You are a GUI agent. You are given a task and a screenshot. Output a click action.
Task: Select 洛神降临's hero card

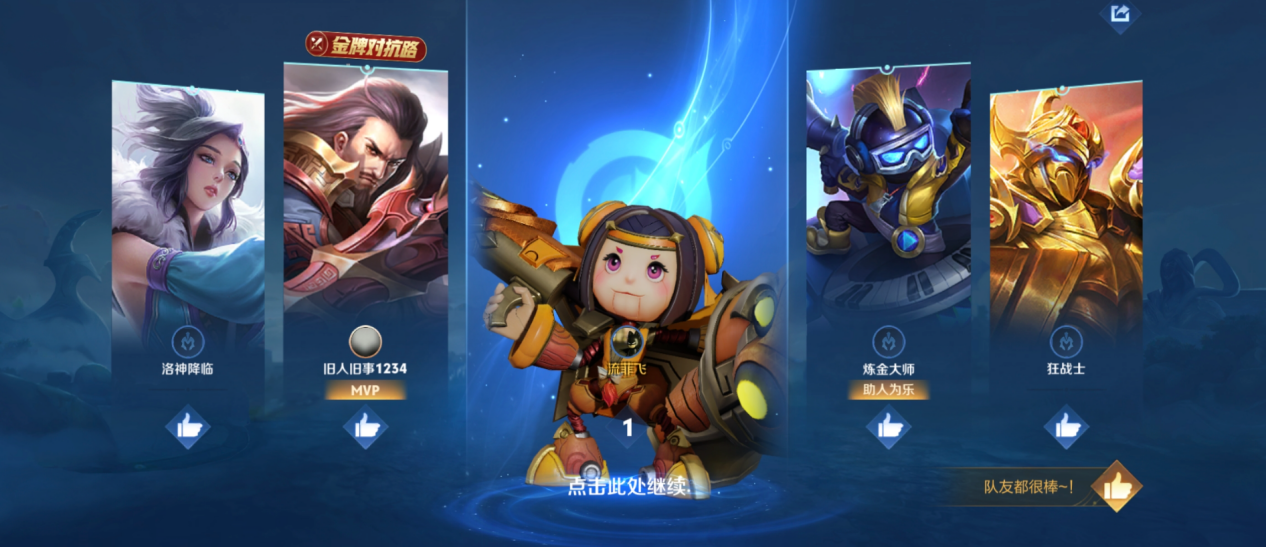[x=188, y=210]
